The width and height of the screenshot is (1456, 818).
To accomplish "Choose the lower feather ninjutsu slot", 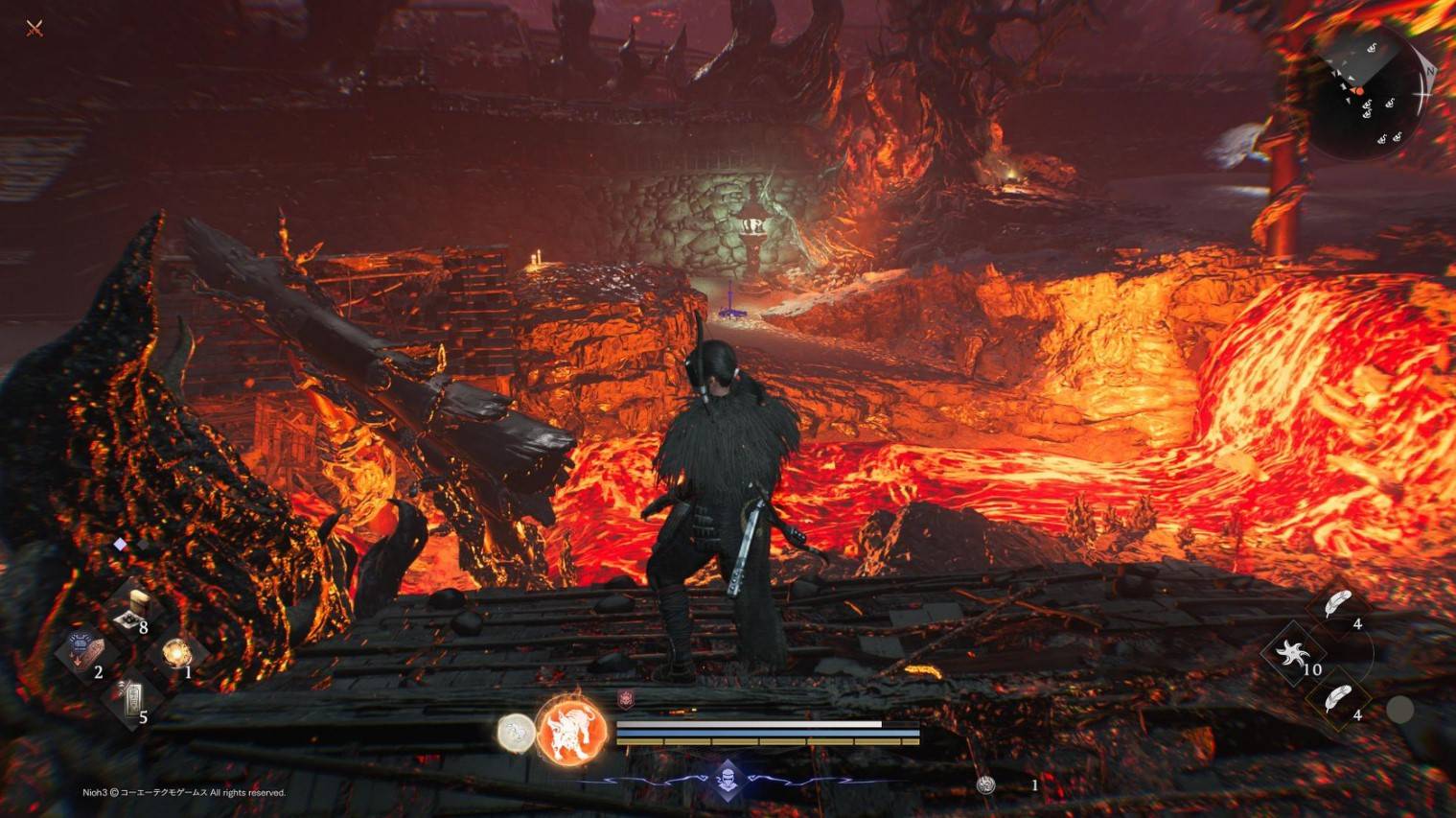I will [1336, 699].
